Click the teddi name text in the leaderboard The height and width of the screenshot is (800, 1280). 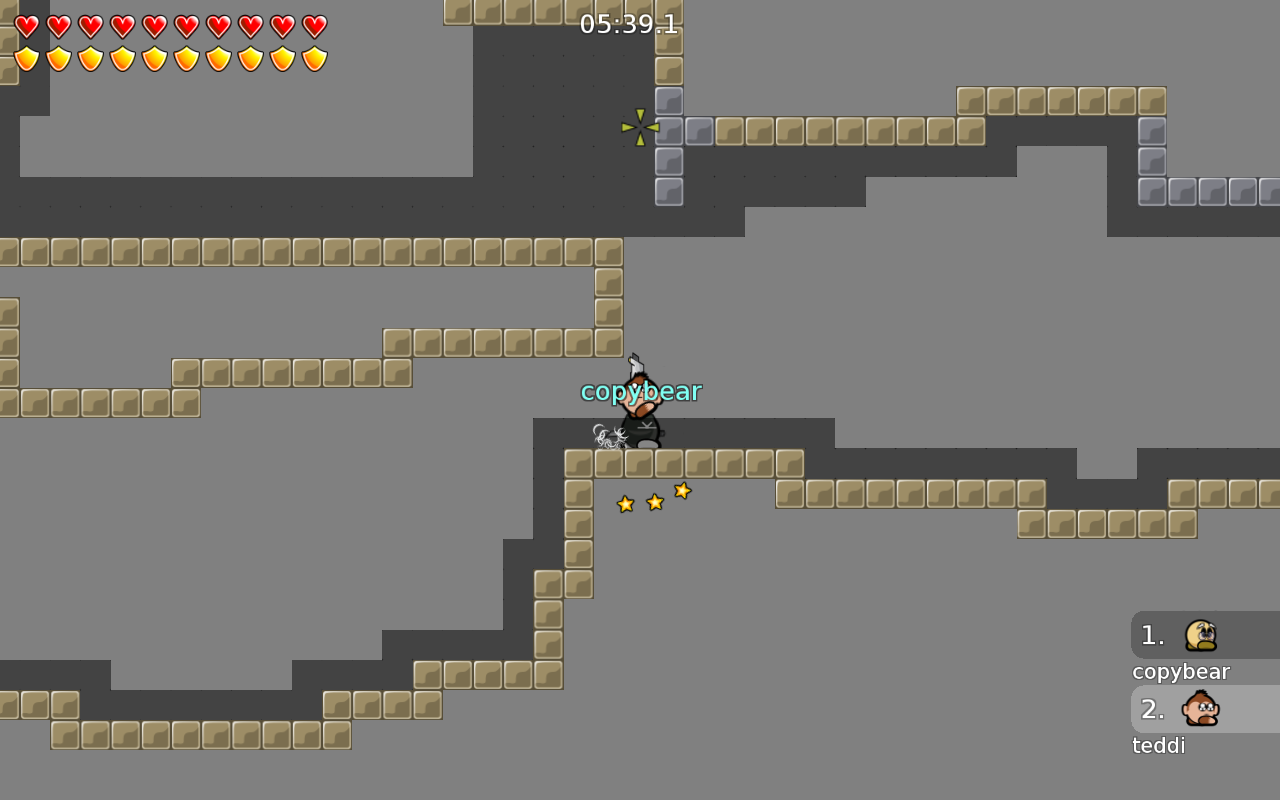pyautogui.click(x=1158, y=745)
